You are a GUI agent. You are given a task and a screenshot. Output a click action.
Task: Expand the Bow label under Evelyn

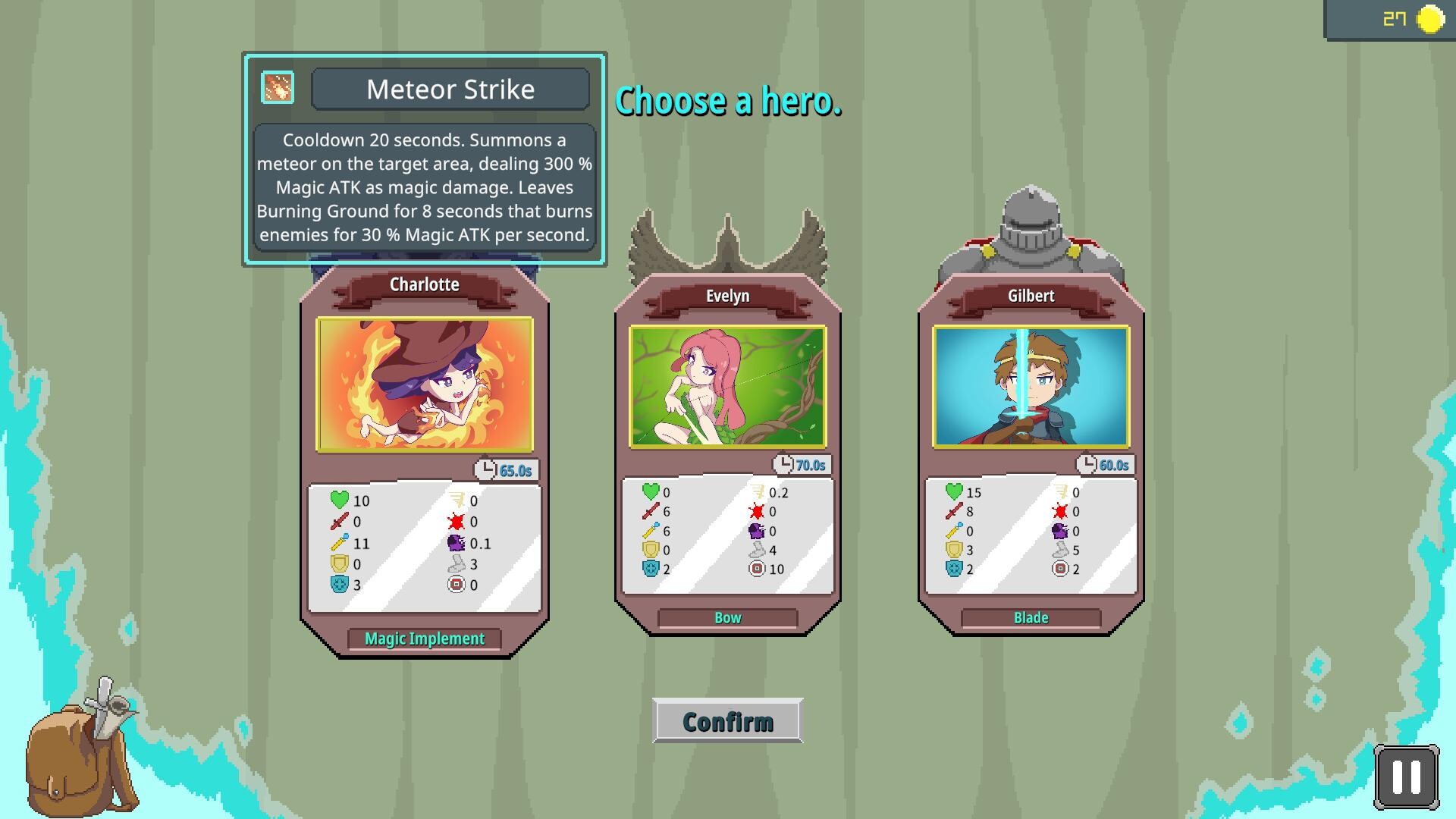coord(726,617)
